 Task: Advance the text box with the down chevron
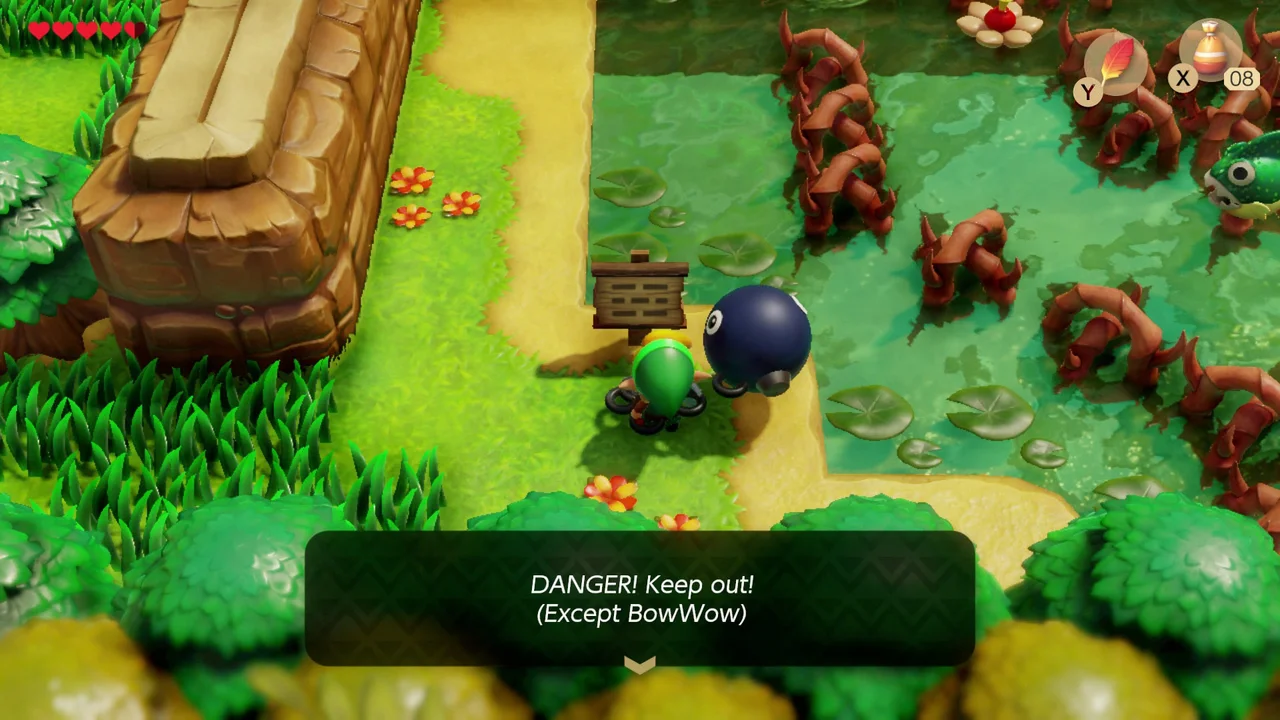pos(640,664)
